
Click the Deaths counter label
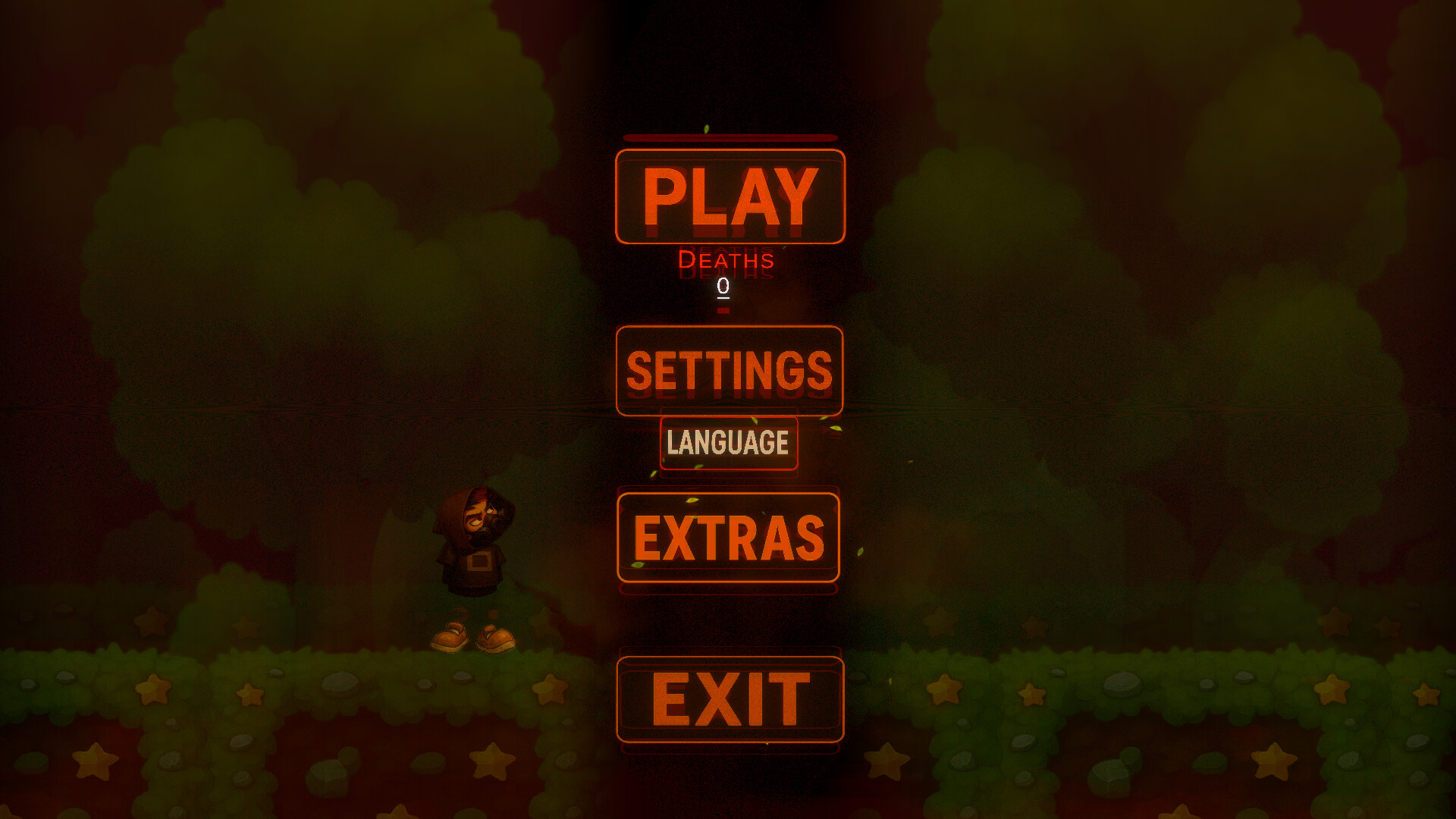coord(726,261)
